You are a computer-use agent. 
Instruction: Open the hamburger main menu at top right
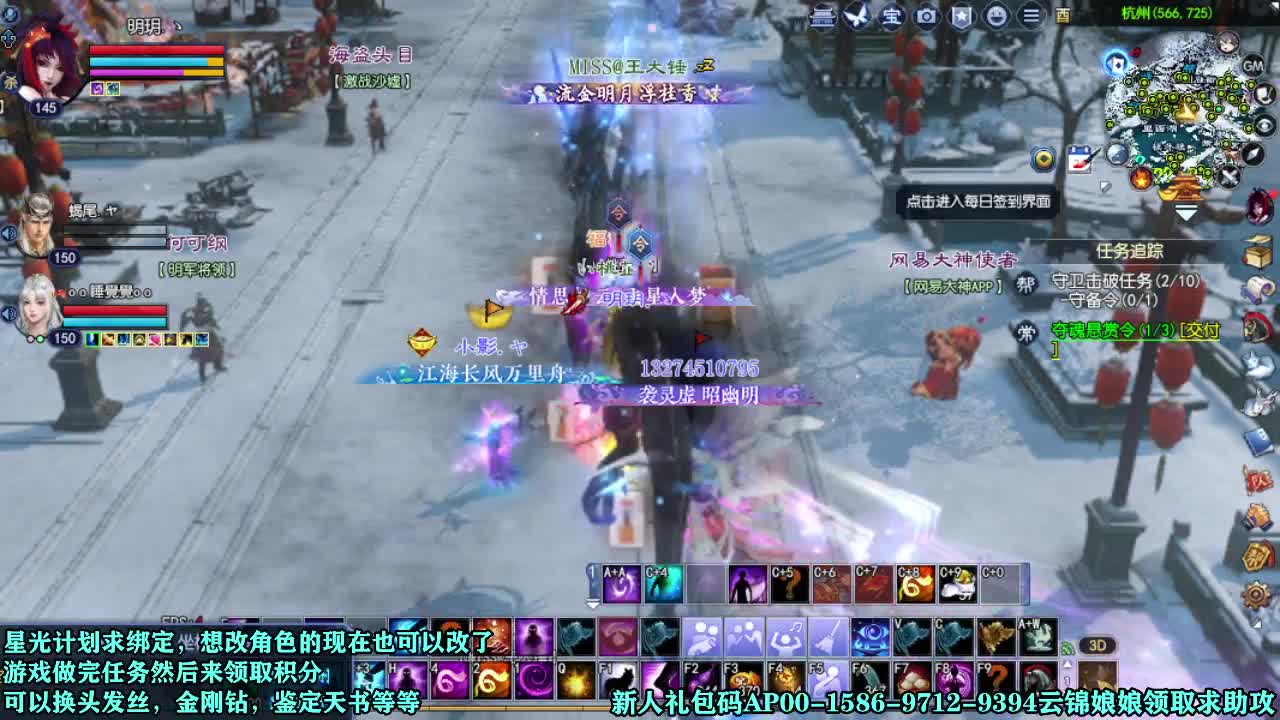pyautogui.click(x=1033, y=16)
